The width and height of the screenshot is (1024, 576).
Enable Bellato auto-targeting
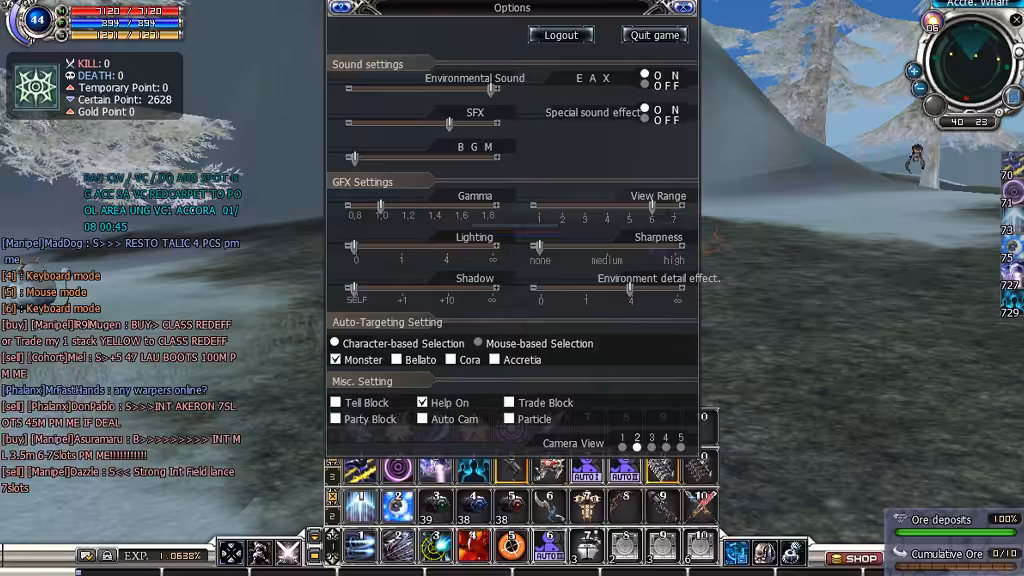[397, 359]
